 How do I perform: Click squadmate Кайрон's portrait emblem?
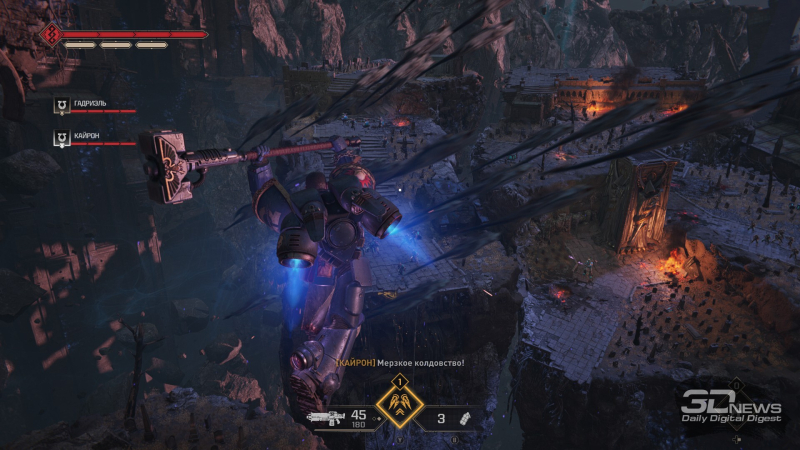pyautogui.click(x=62, y=135)
